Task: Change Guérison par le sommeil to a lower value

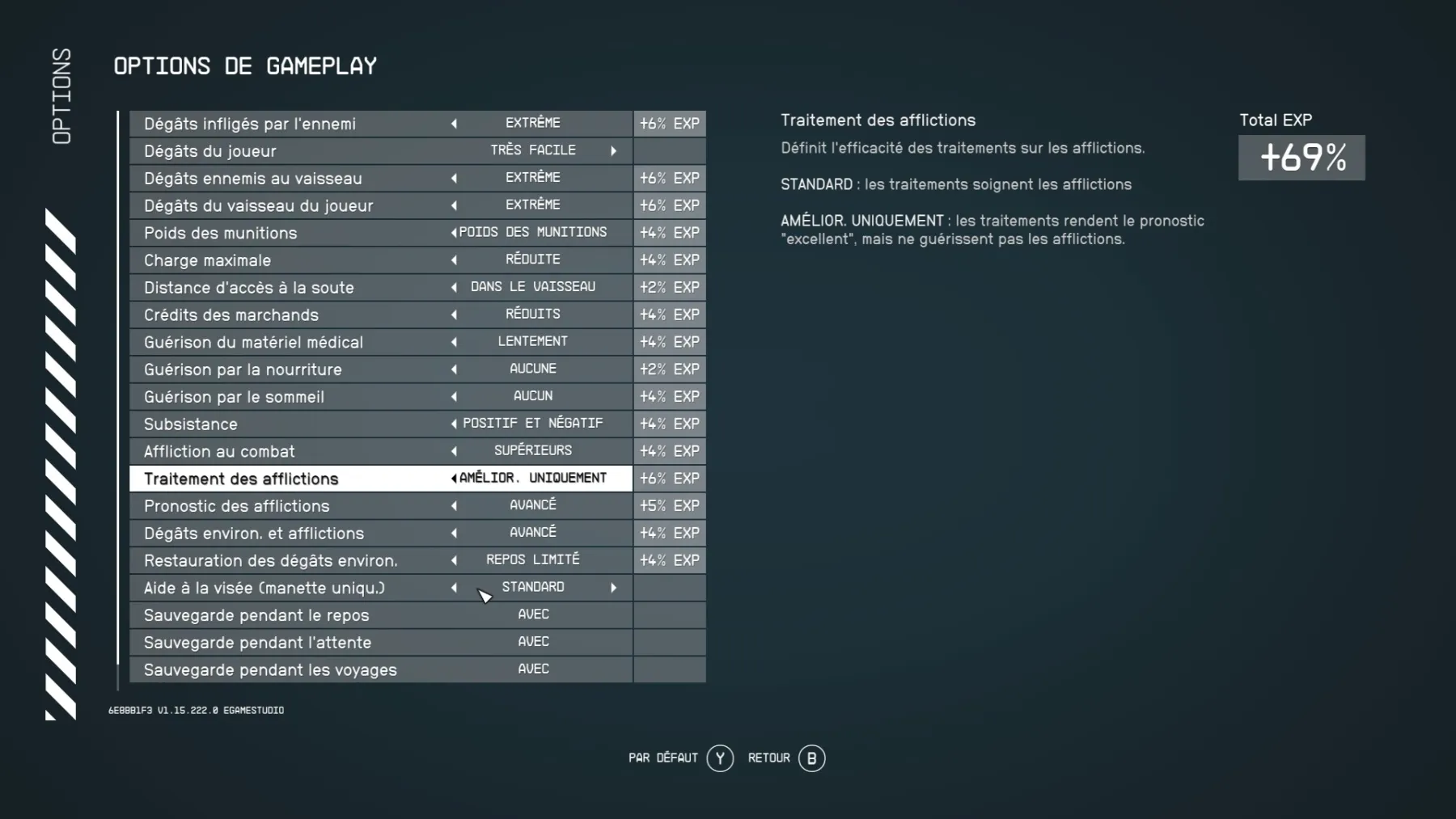Action: point(454,396)
